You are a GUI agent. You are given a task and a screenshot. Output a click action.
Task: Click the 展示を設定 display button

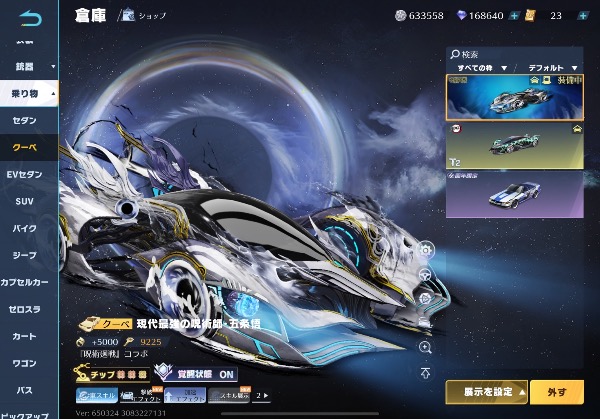(486, 391)
